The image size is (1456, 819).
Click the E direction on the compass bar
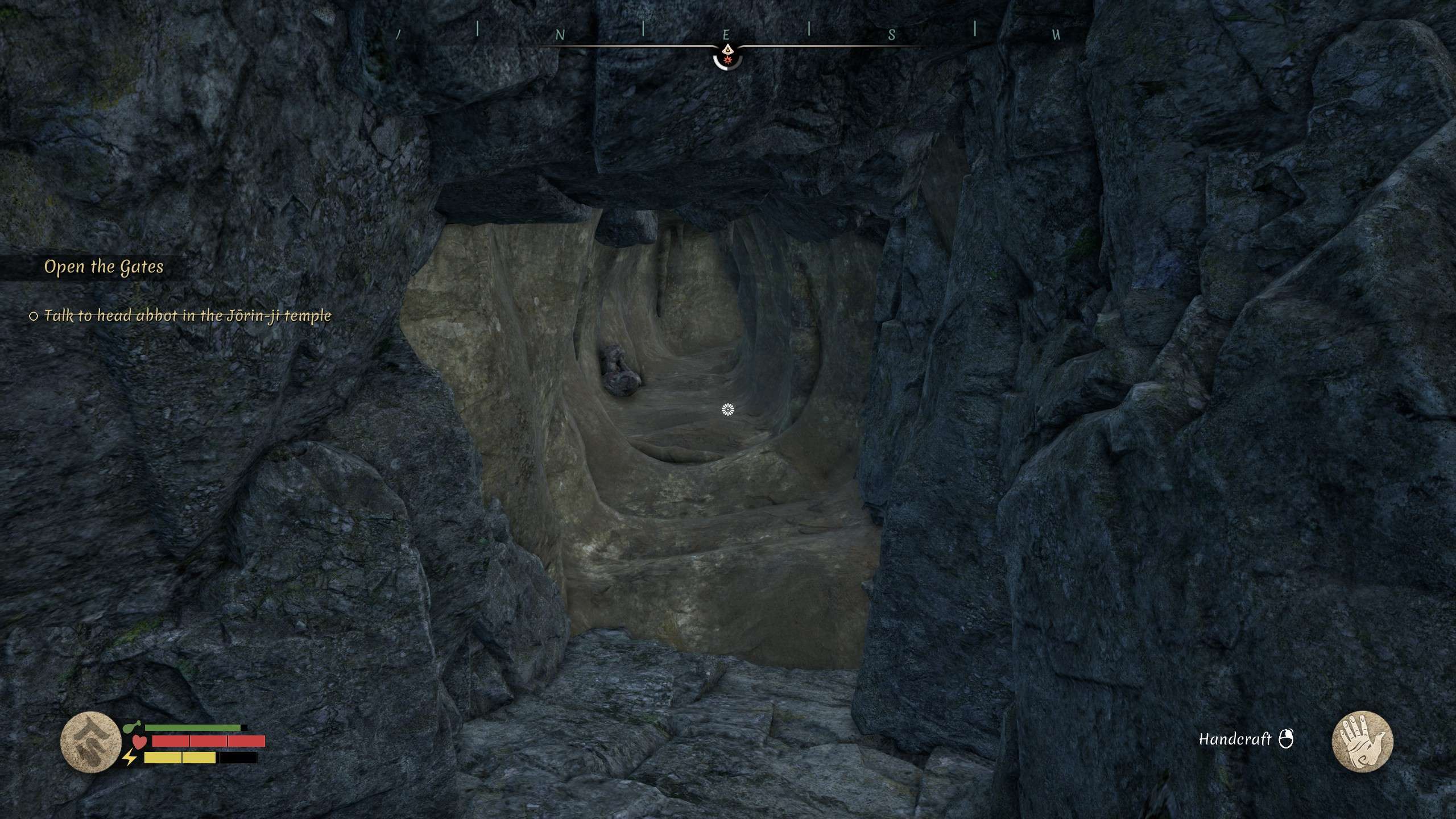[726, 33]
